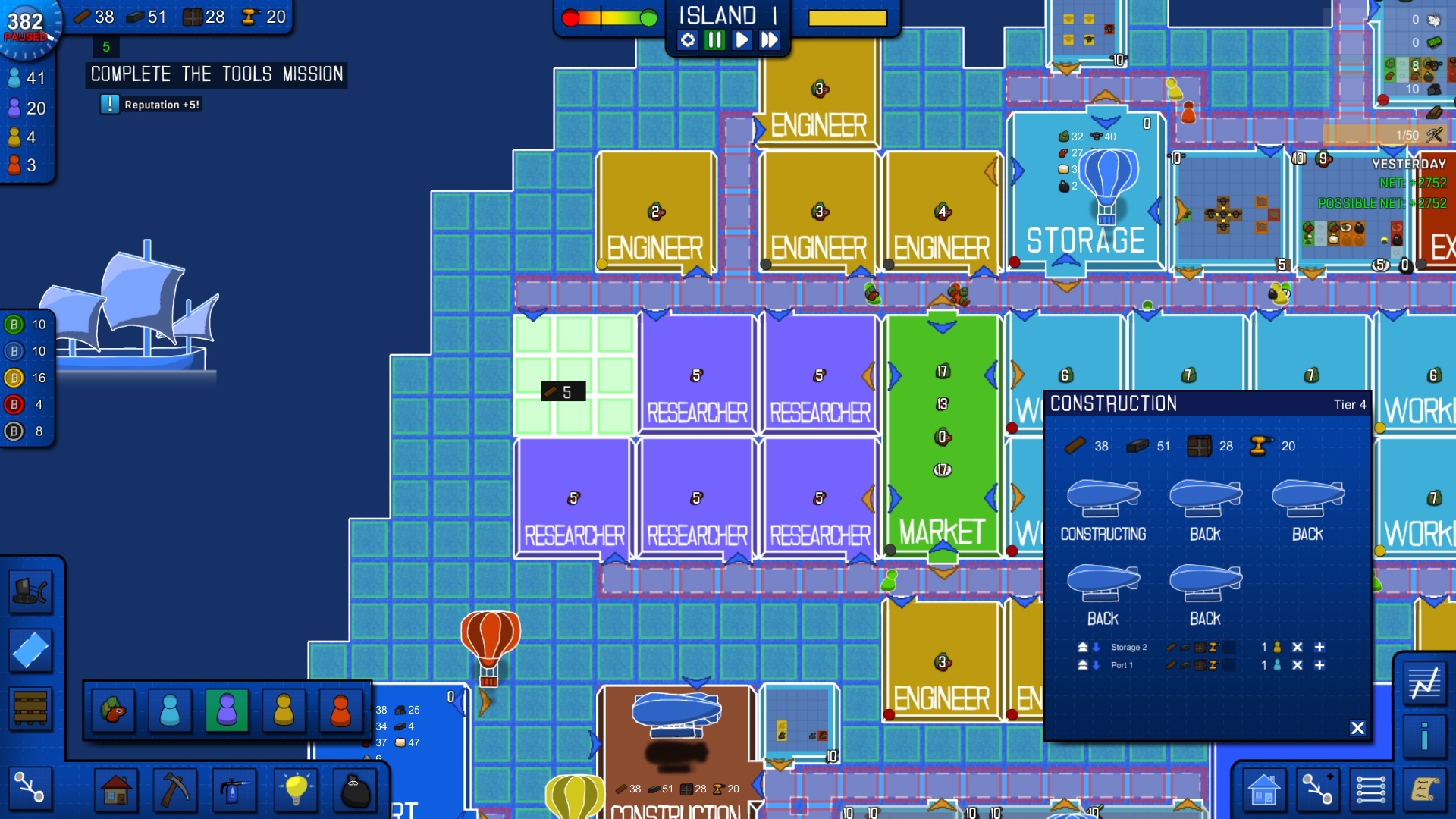Select the house construction icon
1456x819 pixels.
(115, 789)
